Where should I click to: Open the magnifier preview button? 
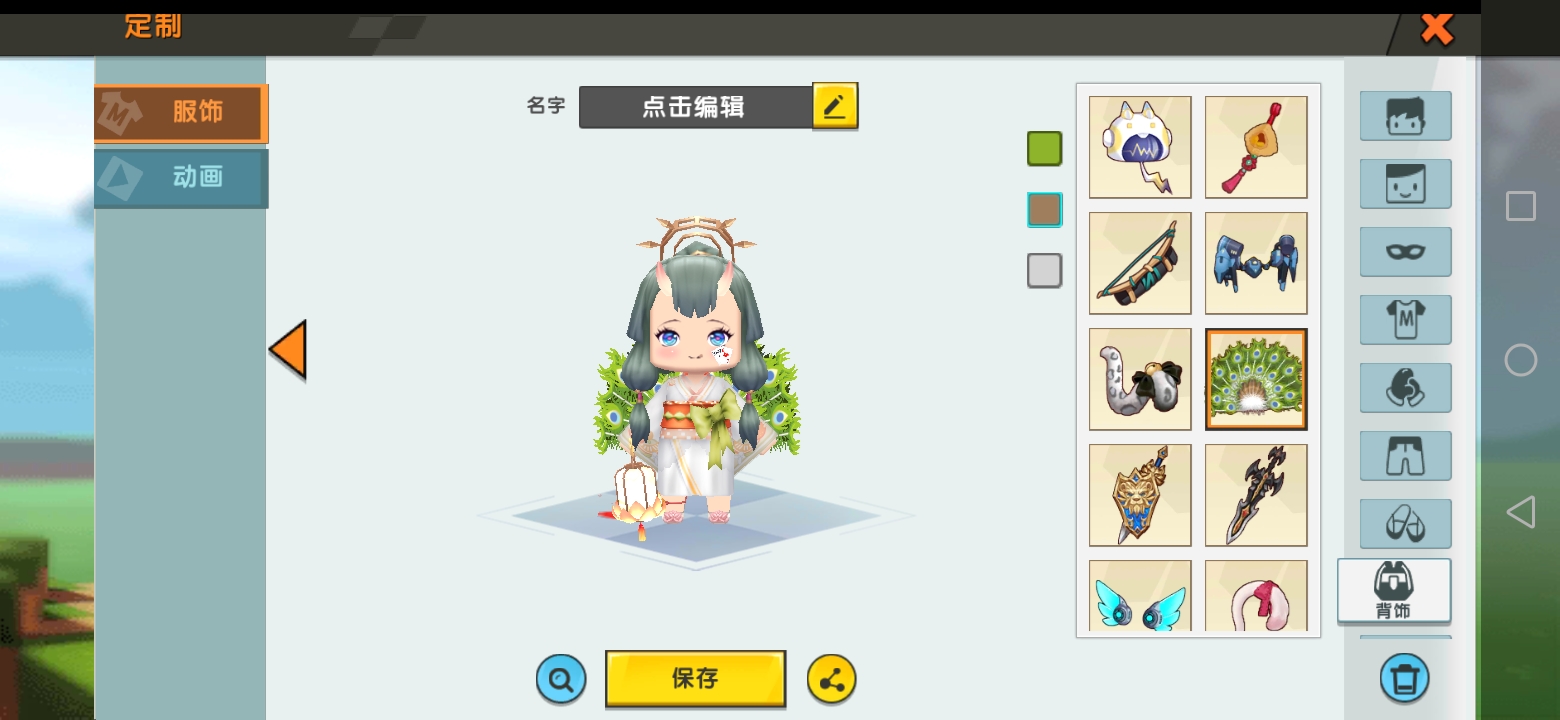click(x=560, y=680)
